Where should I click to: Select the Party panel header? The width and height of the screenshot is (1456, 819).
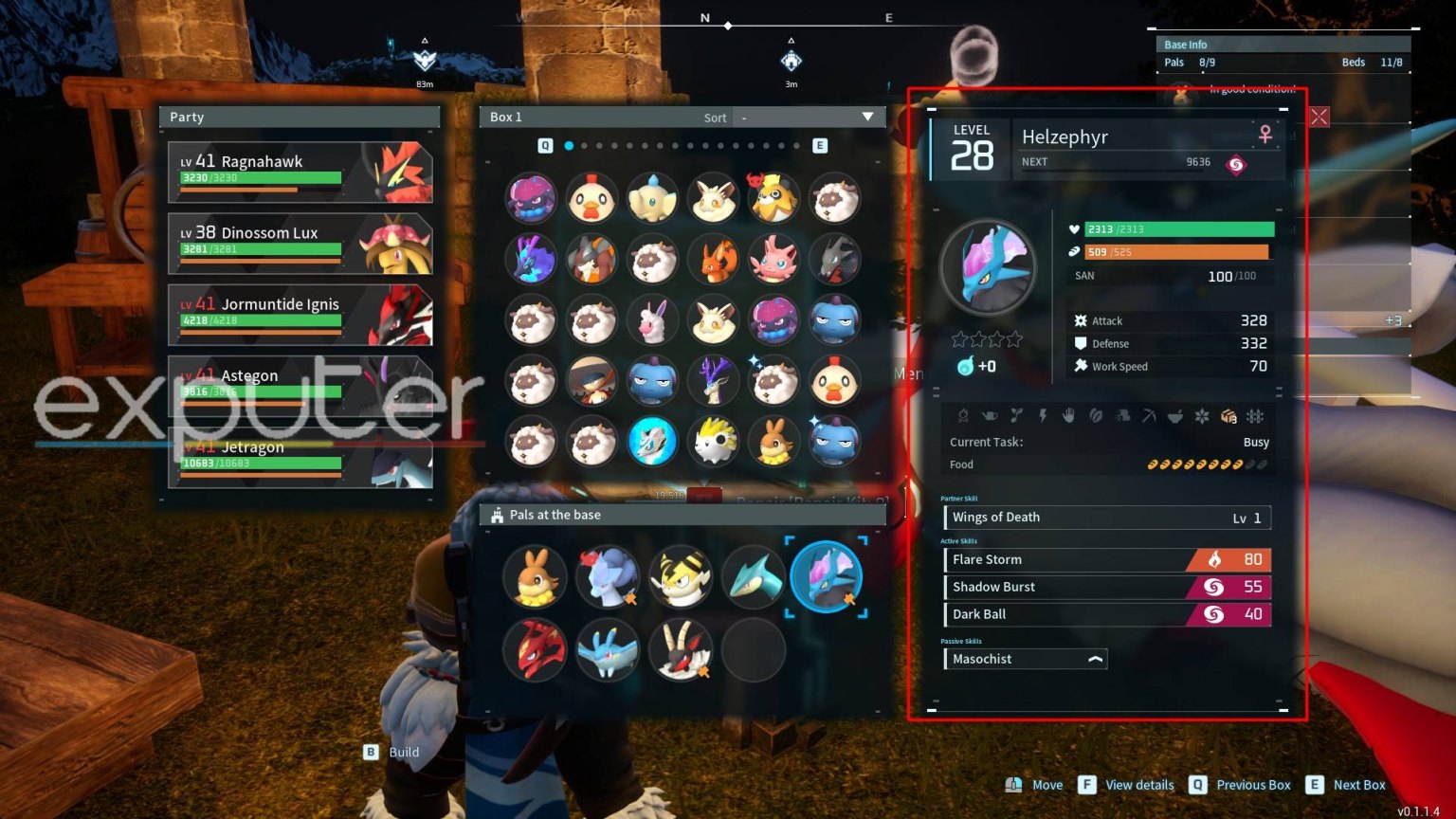(186, 117)
